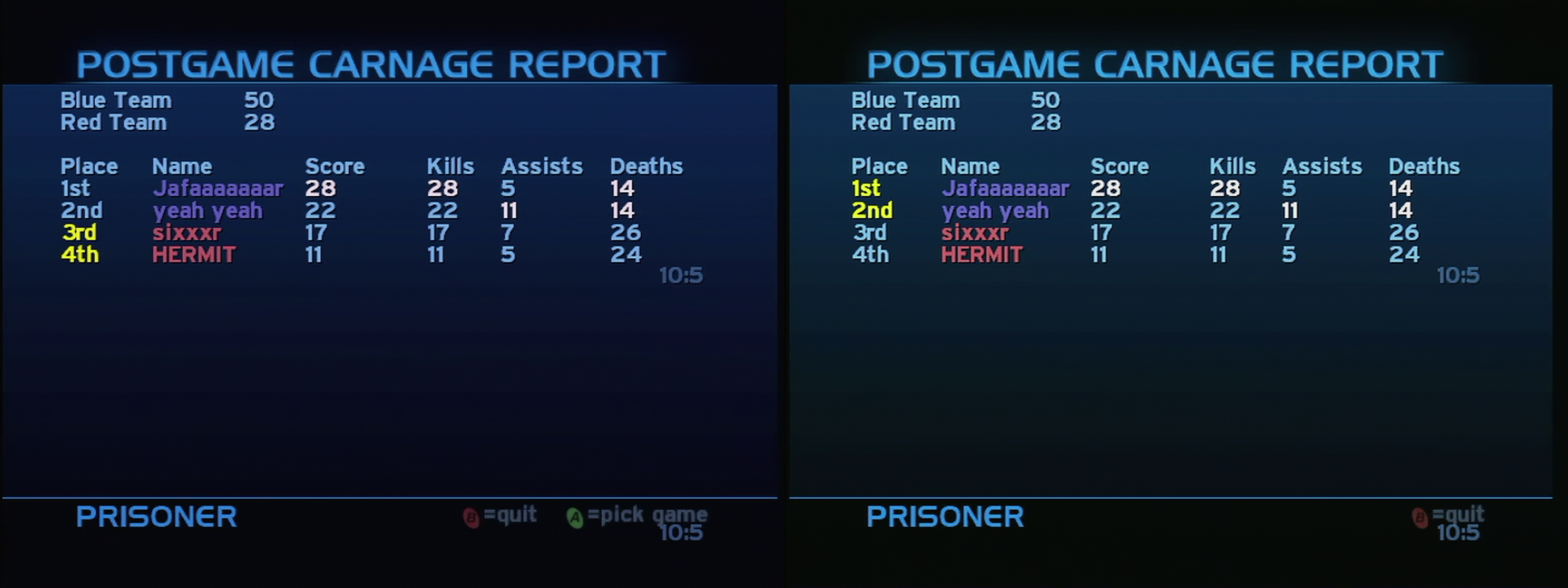This screenshot has width=1568, height=588.
Task: Click the yellow 1st place marker
Action: pos(865,188)
